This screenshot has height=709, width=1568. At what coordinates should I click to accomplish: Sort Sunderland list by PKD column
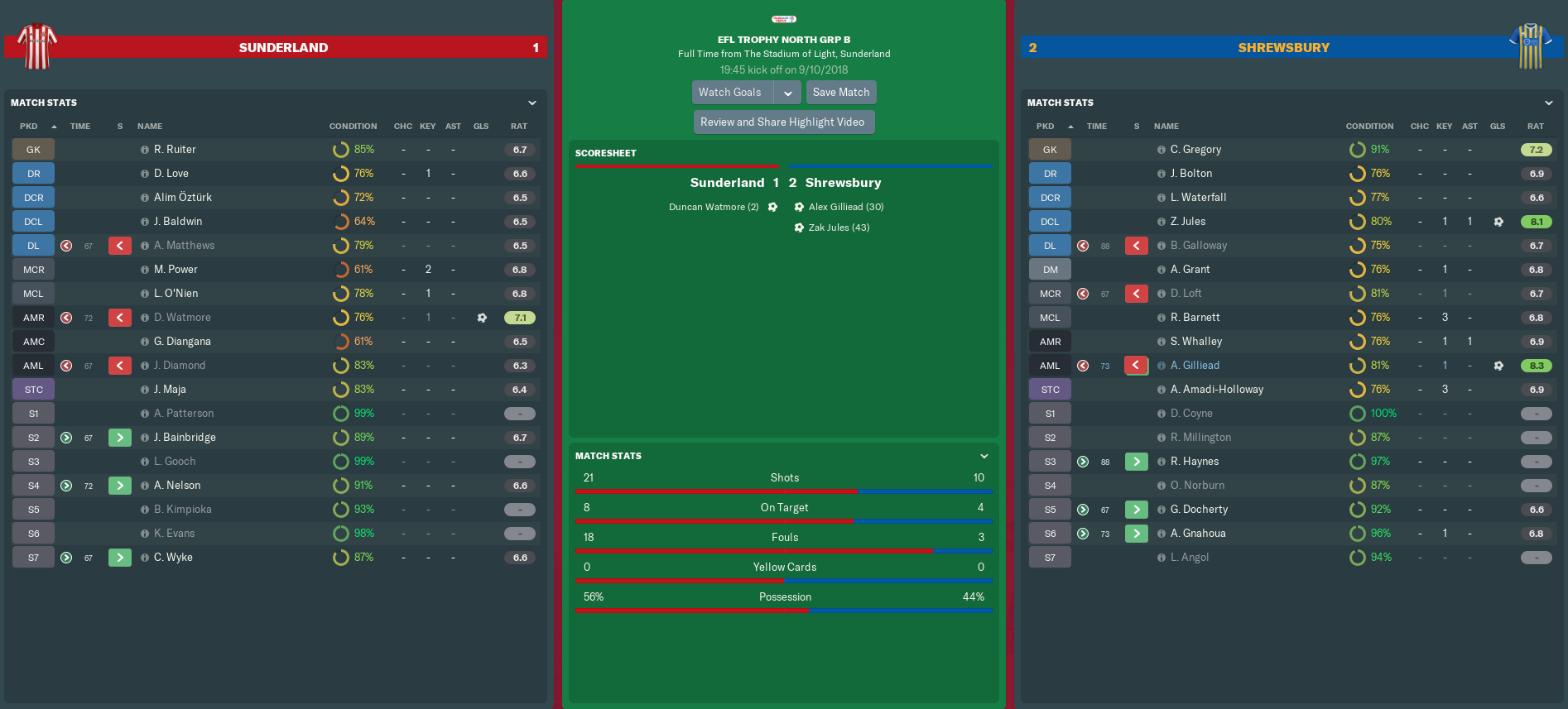tap(29, 127)
